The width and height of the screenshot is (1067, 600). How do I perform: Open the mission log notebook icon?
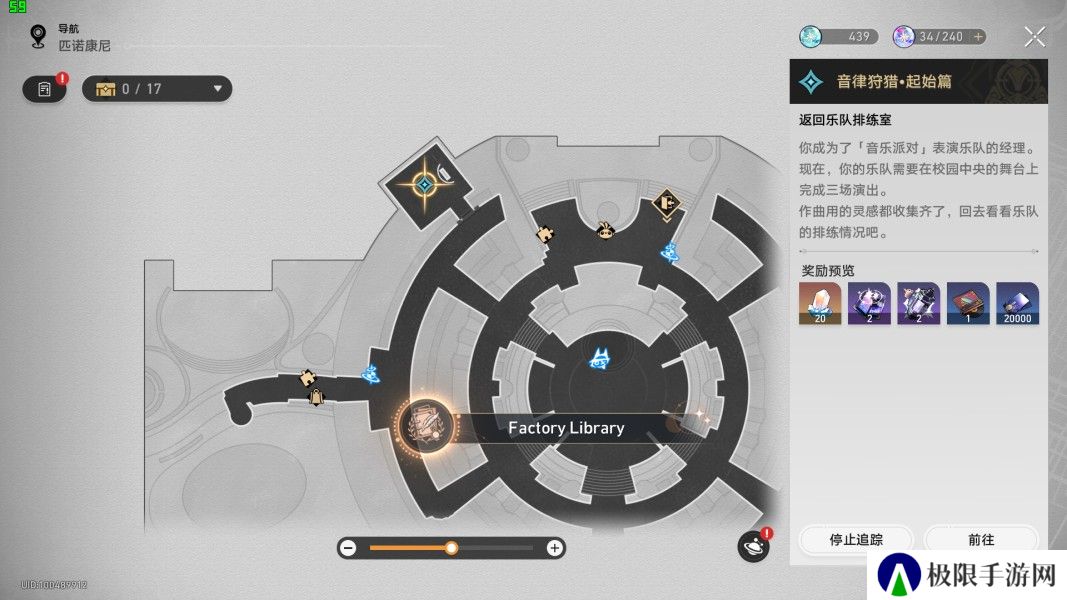pyautogui.click(x=44, y=89)
